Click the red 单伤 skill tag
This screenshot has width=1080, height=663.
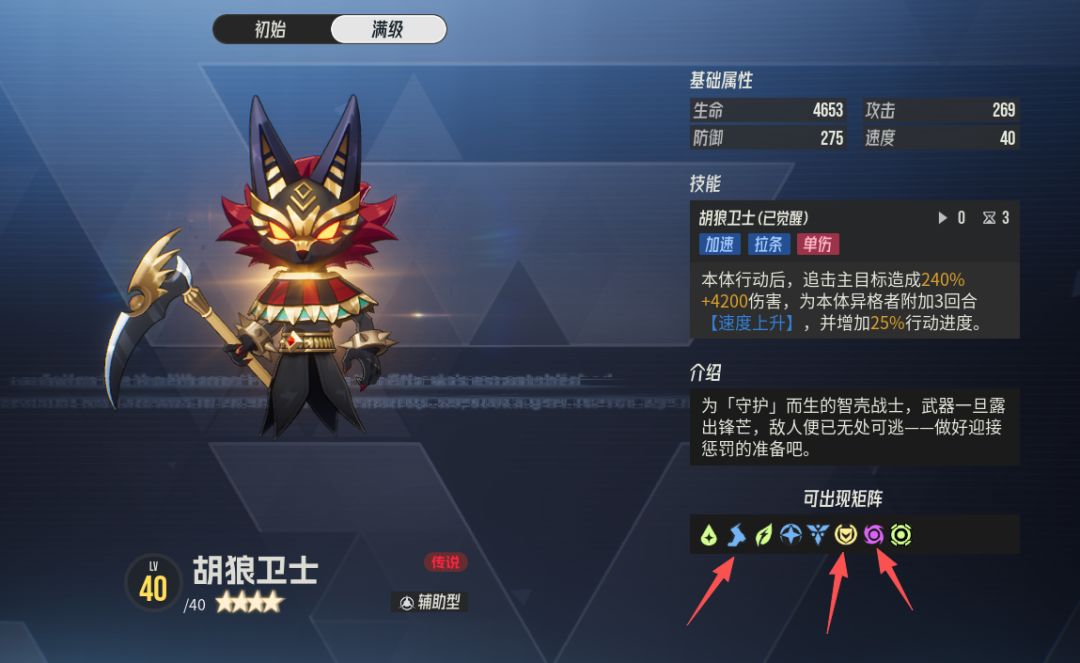(x=818, y=244)
